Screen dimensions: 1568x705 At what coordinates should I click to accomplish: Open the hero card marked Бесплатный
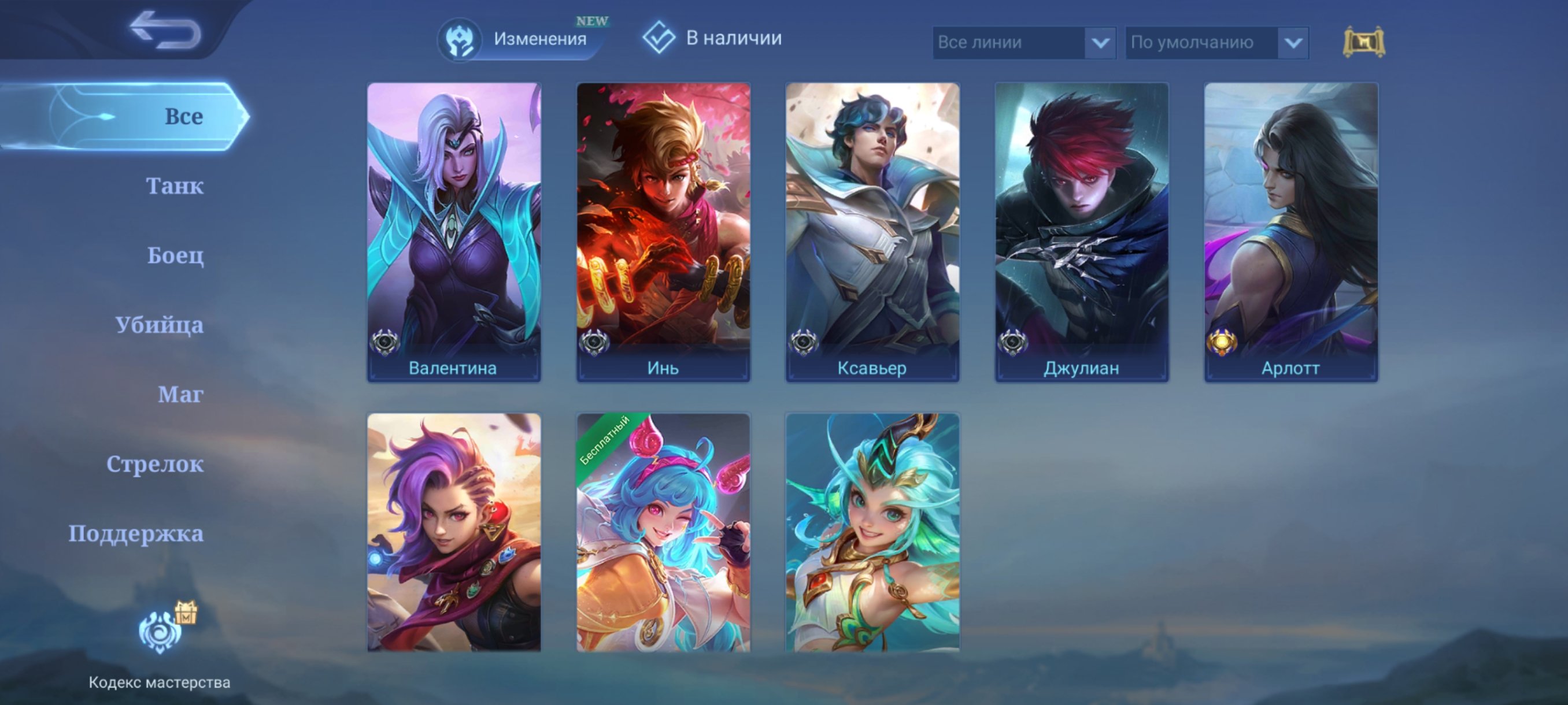pyautogui.click(x=663, y=532)
